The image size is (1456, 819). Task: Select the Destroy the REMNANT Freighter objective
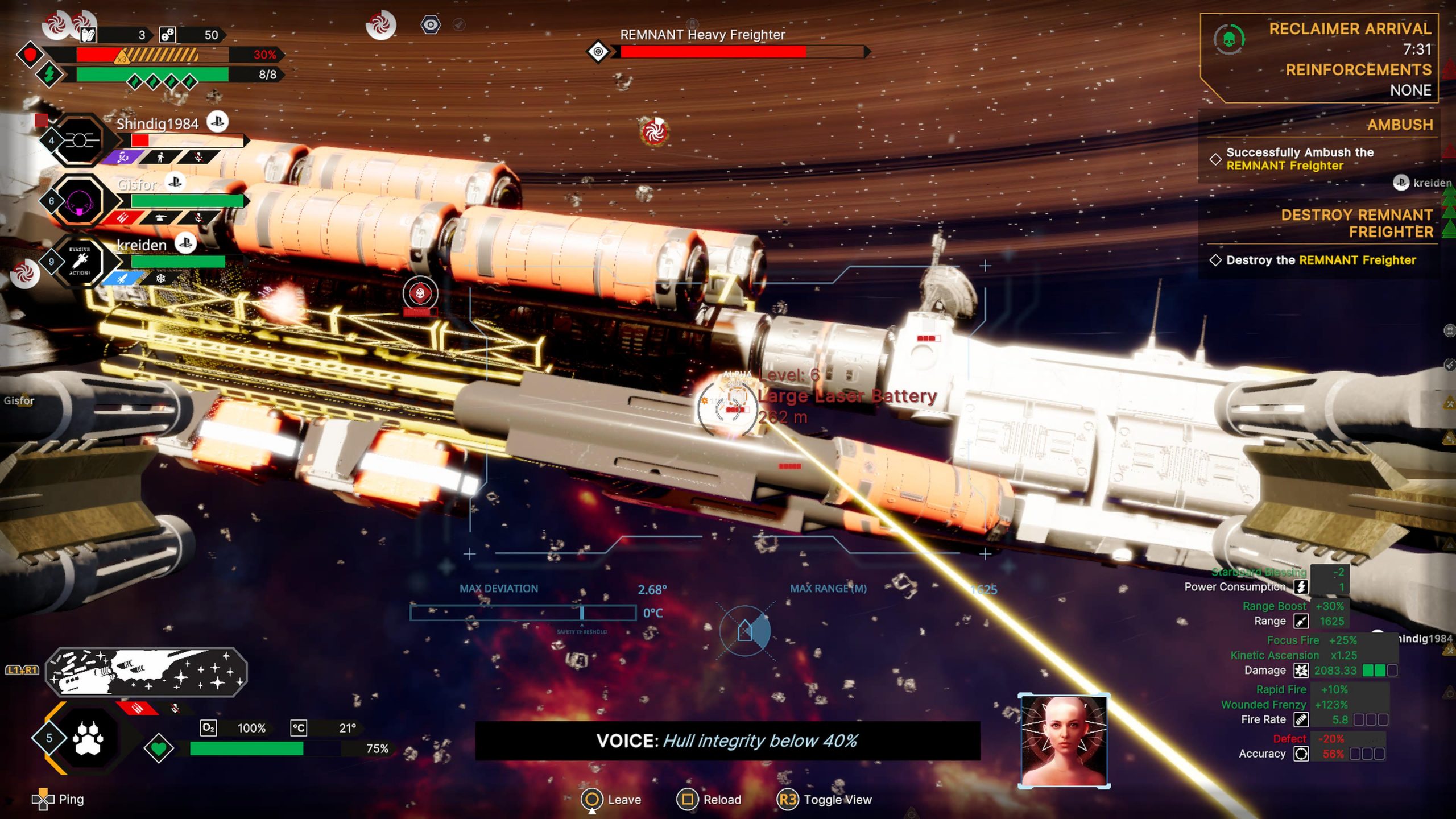[x=1319, y=260]
